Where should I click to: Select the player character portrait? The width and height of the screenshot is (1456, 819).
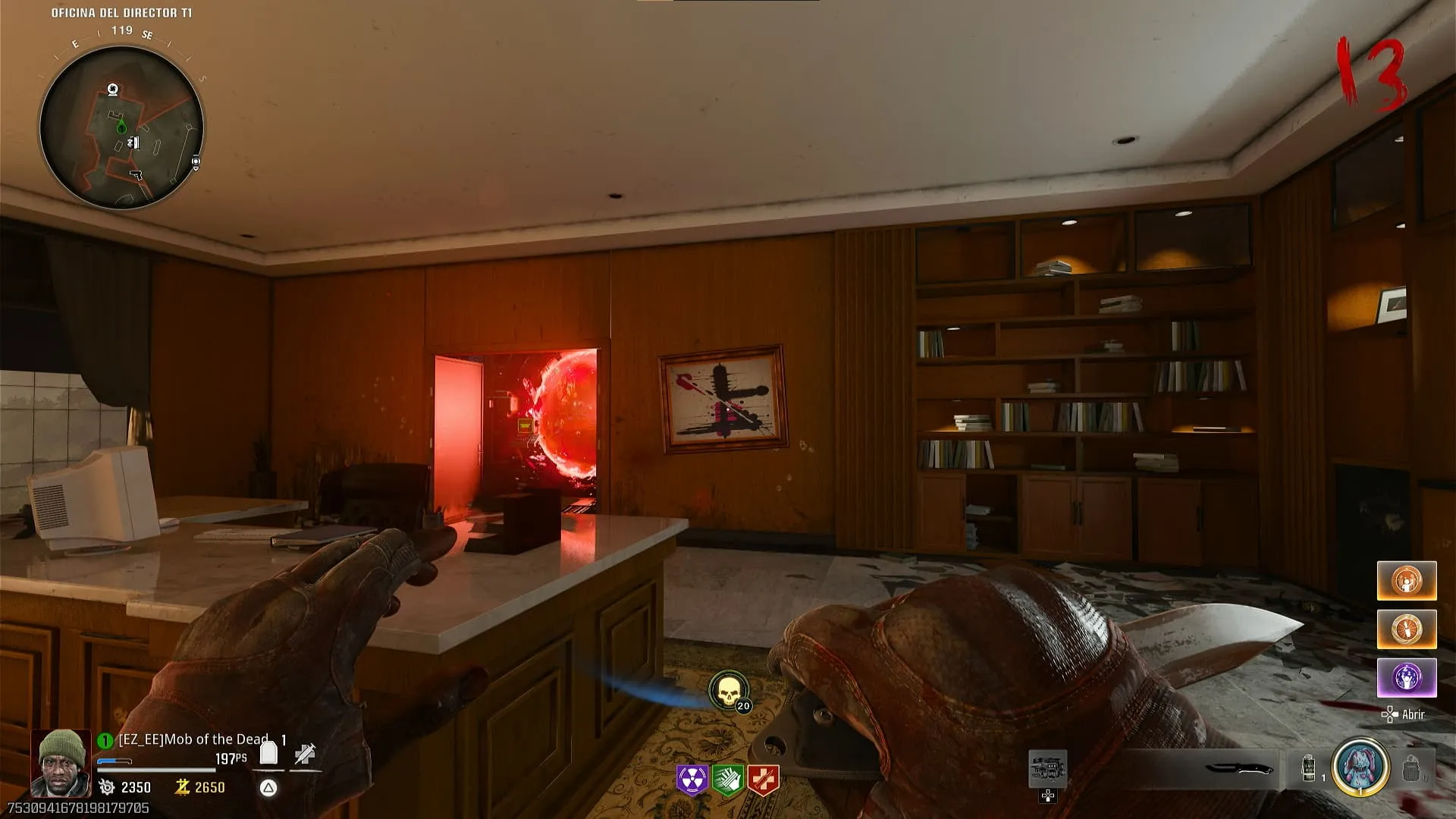pos(61,763)
